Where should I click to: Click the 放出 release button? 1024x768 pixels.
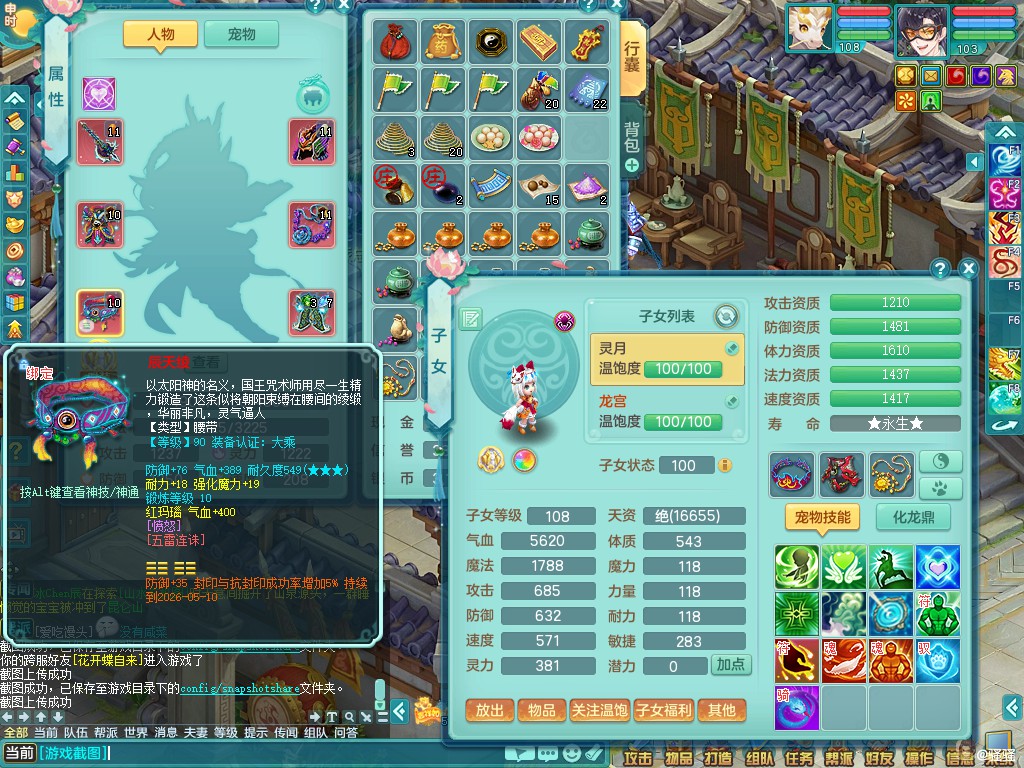(490, 710)
